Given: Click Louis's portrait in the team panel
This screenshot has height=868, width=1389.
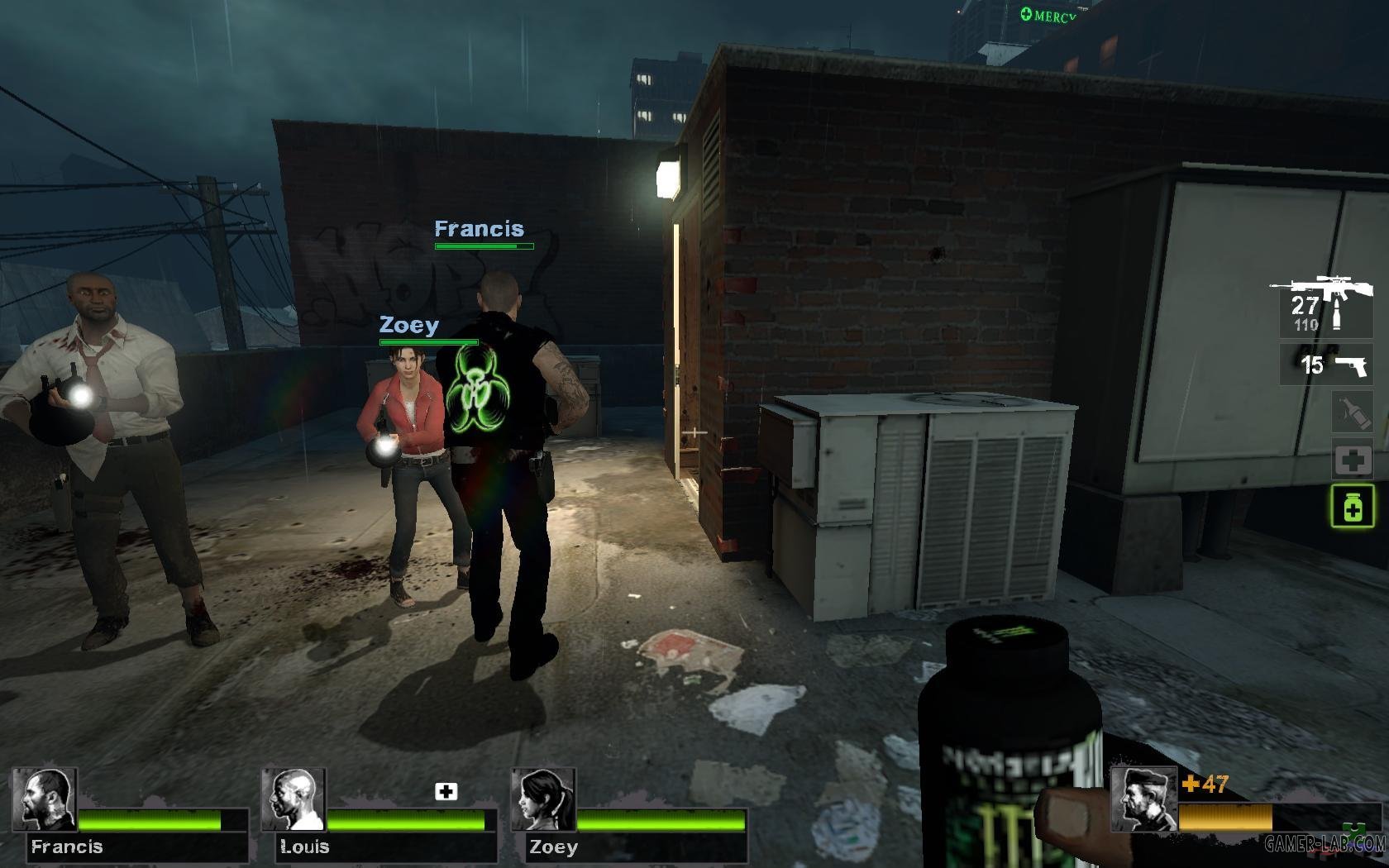Looking at the screenshot, I should point(294,800).
